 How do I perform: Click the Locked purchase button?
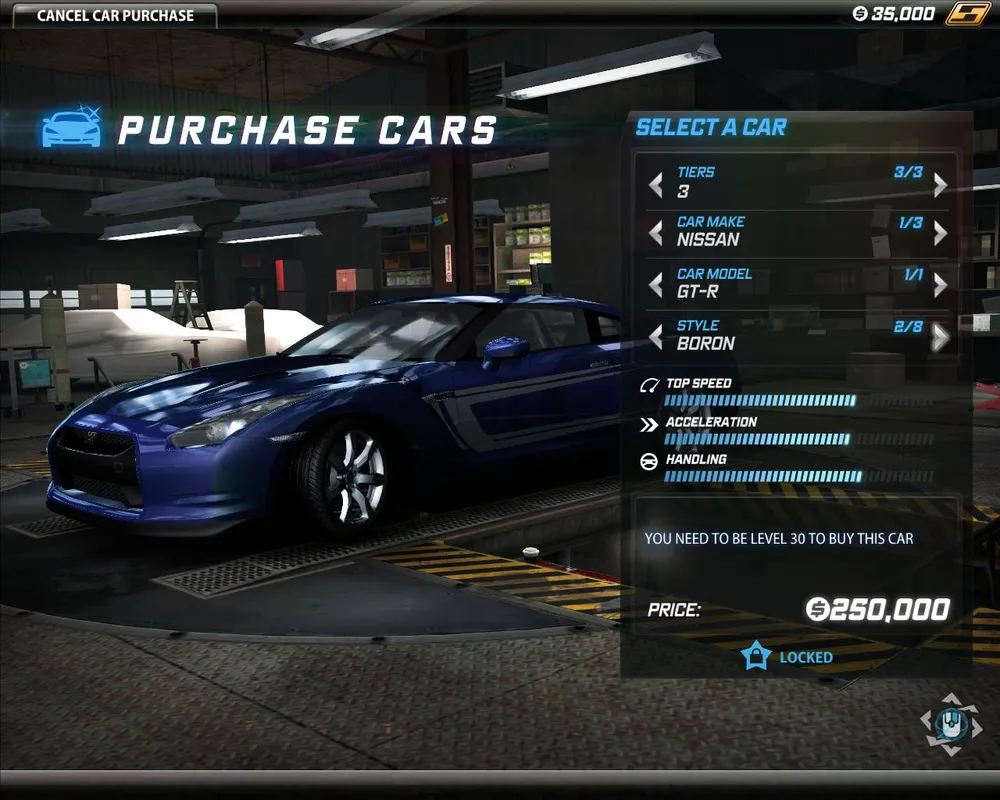pyautogui.click(x=789, y=657)
